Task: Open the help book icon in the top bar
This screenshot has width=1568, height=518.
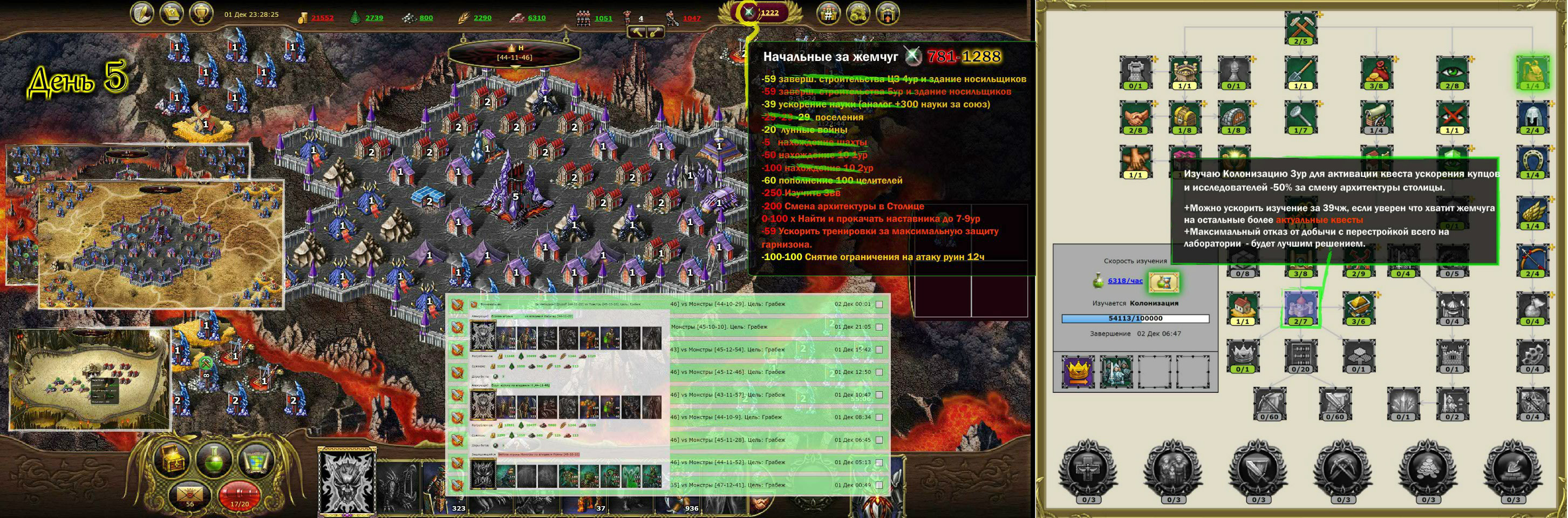Action: pyautogui.click(x=172, y=13)
